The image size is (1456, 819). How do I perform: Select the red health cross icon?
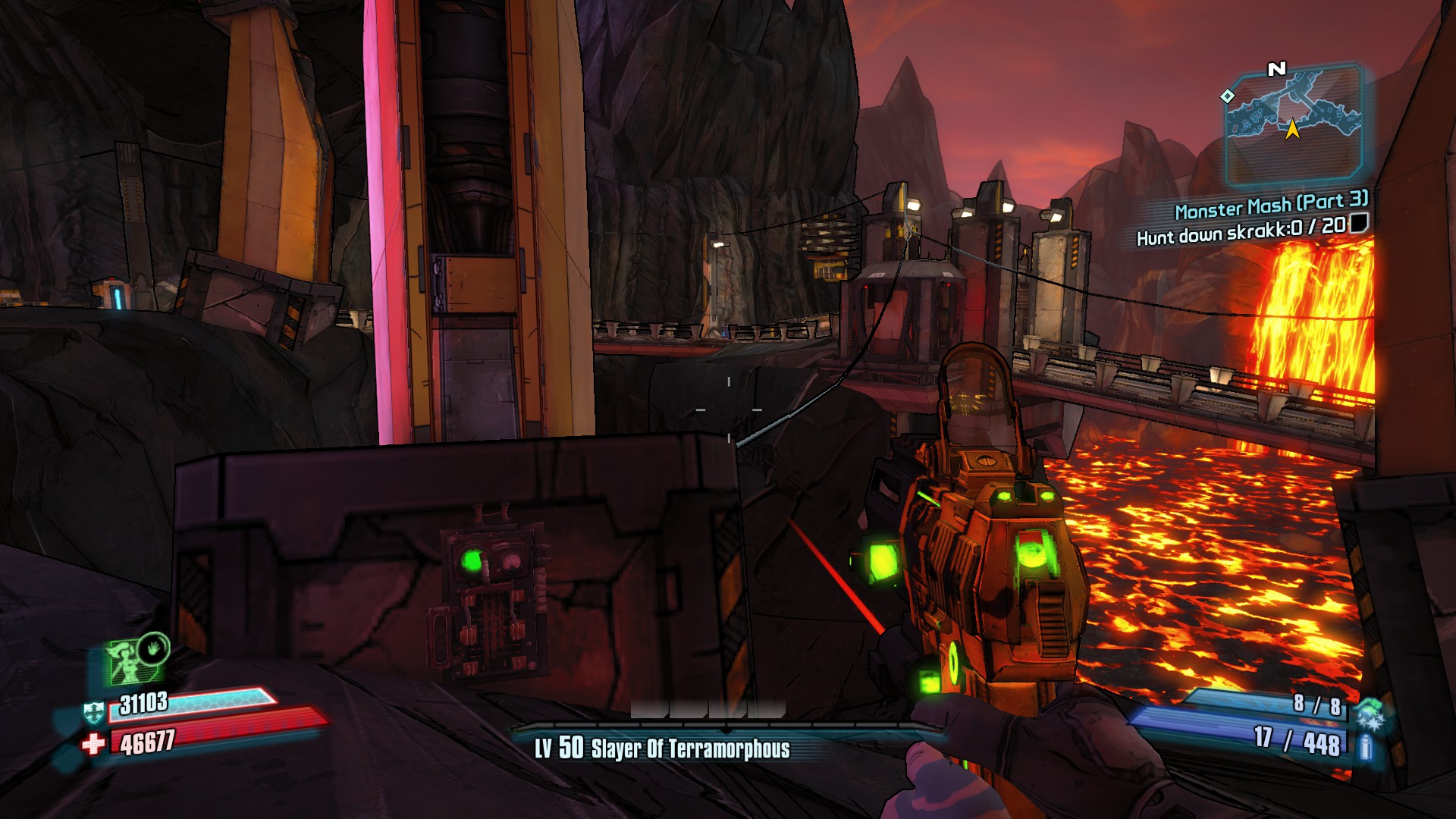pyautogui.click(x=94, y=742)
